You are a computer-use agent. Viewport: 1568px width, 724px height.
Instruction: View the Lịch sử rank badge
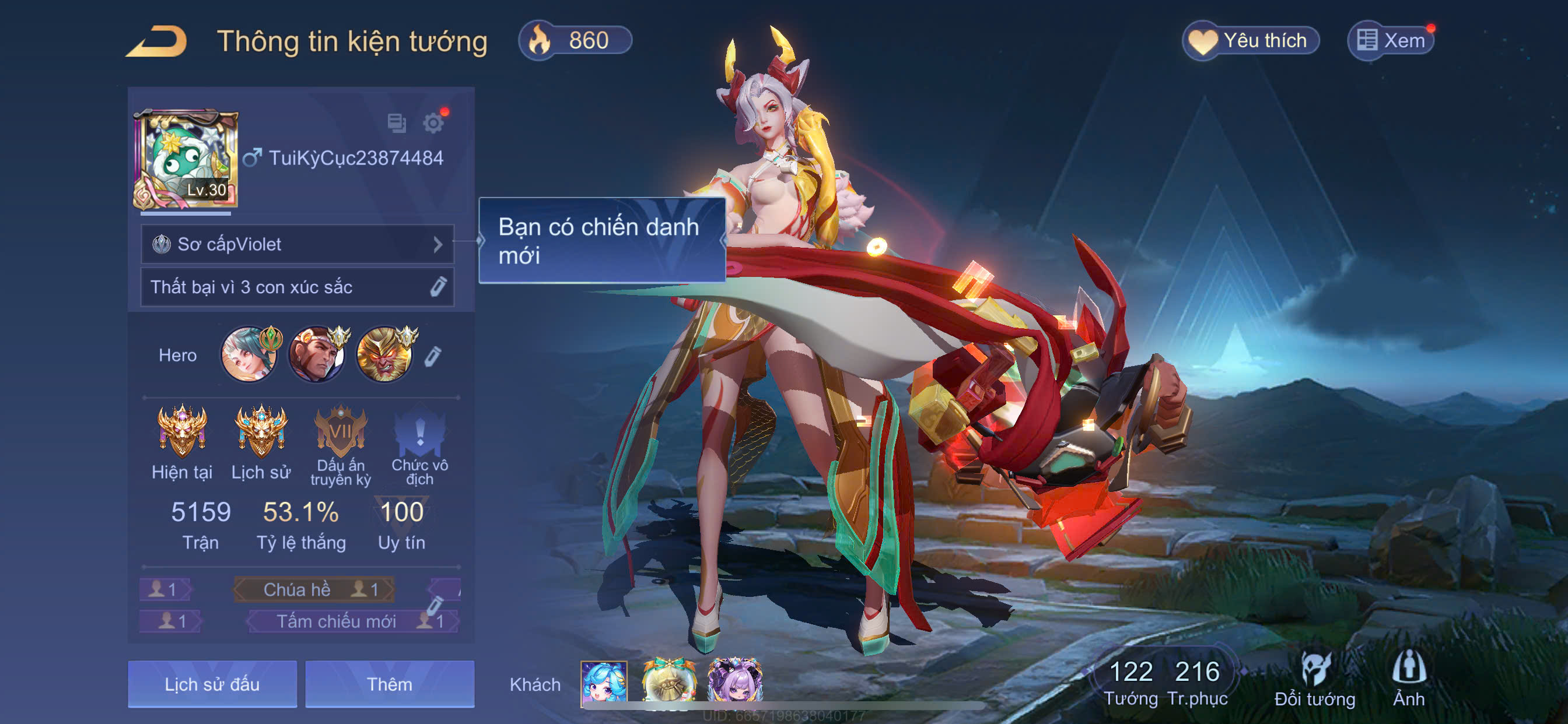tap(261, 433)
